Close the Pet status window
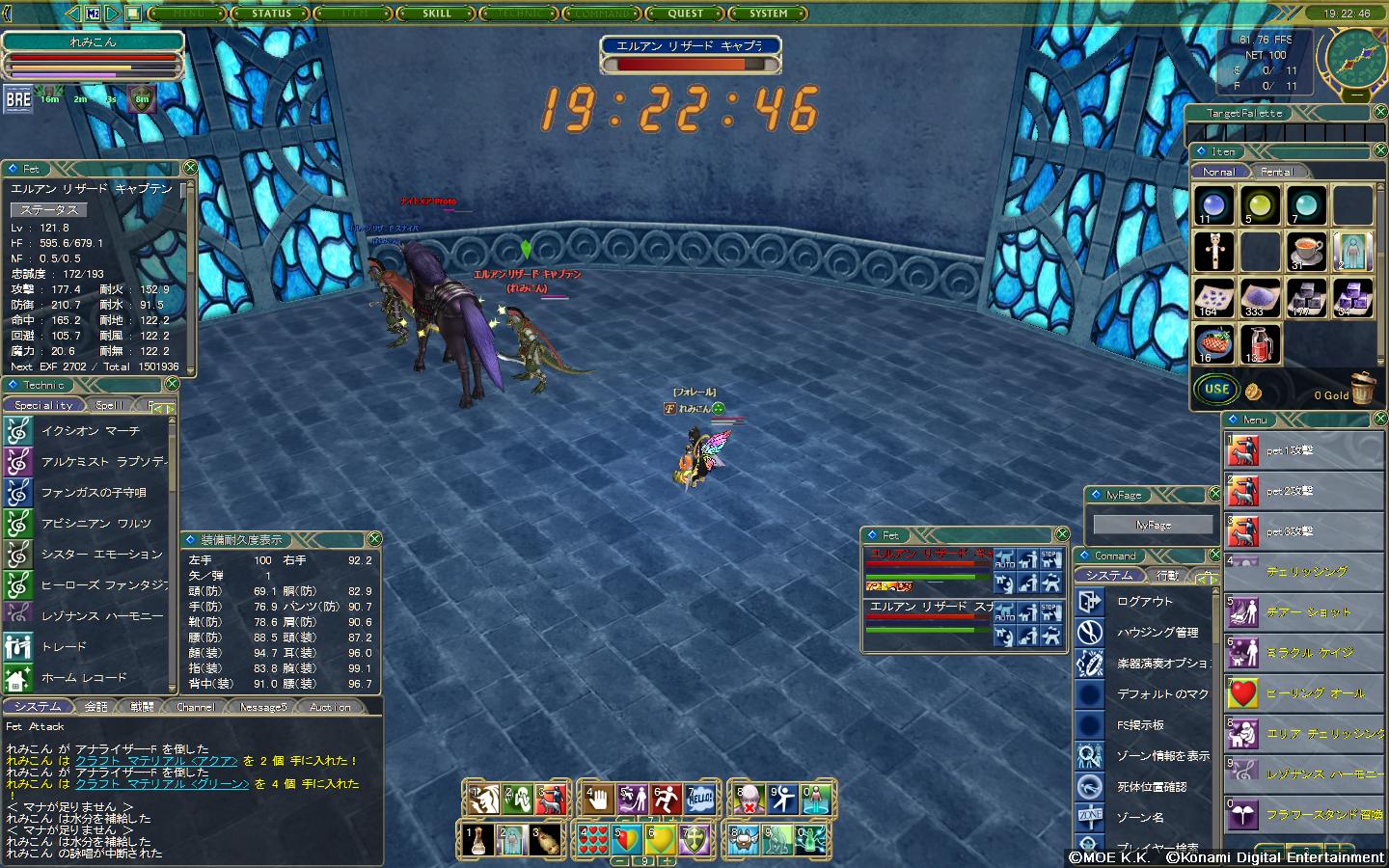 [190, 168]
